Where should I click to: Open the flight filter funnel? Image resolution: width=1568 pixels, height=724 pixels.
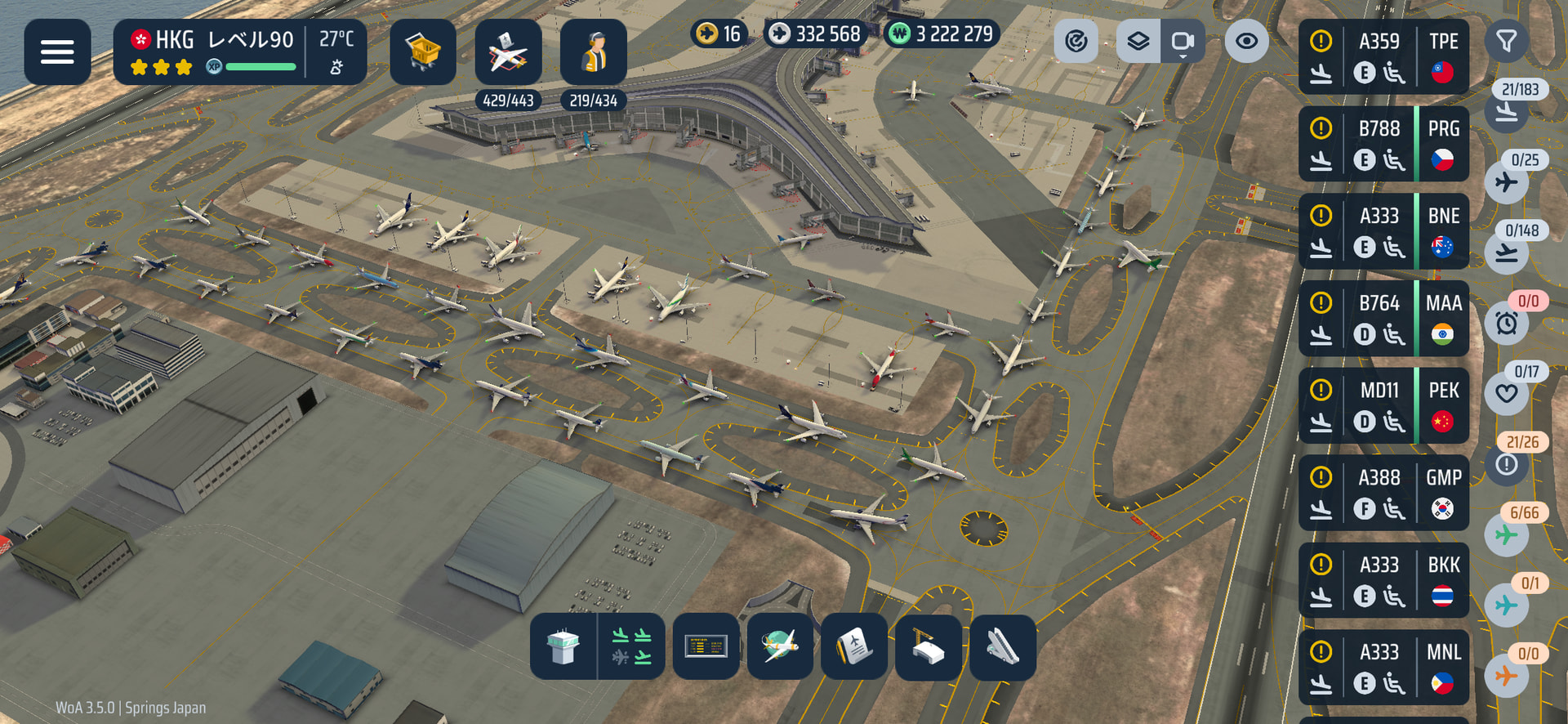click(x=1506, y=41)
